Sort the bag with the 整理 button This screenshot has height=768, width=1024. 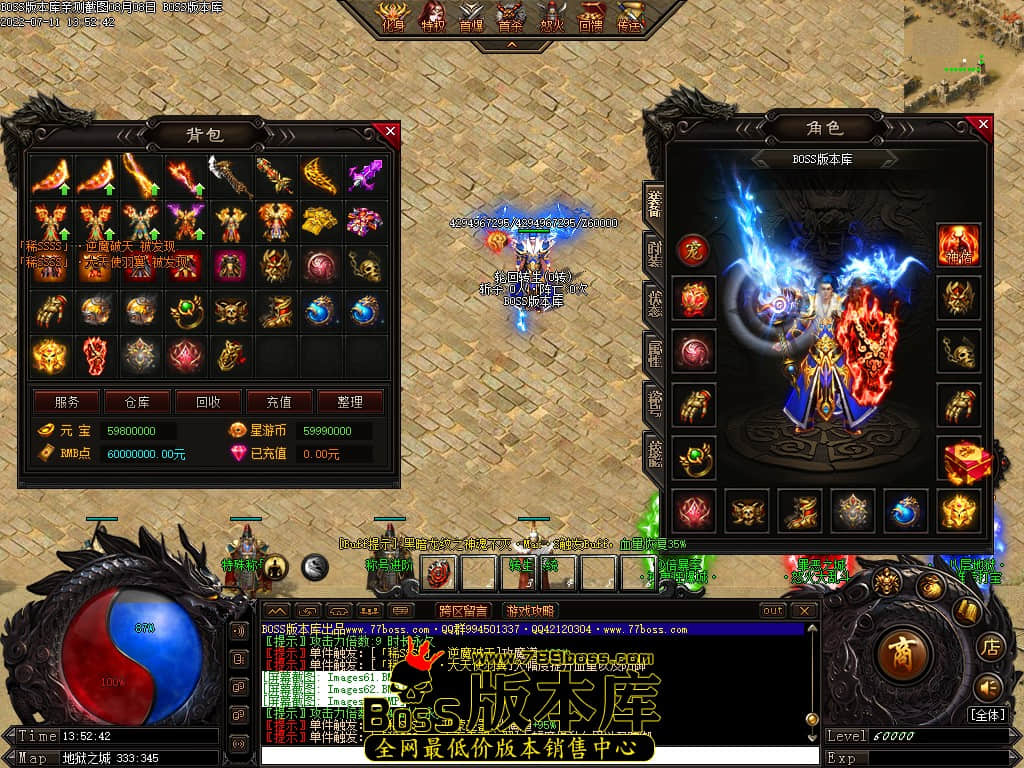tap(350, 402)
